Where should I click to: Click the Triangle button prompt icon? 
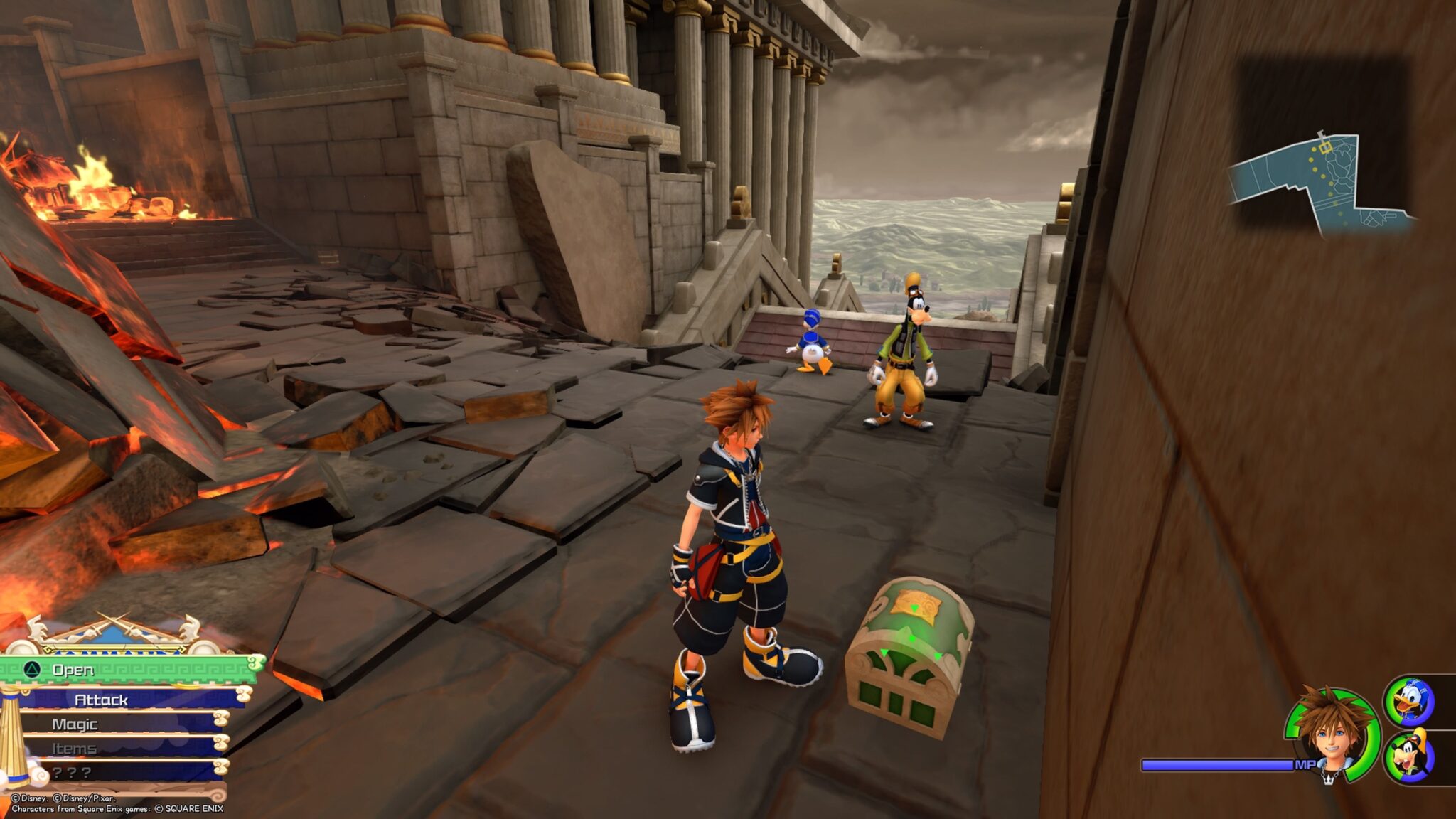33,670
